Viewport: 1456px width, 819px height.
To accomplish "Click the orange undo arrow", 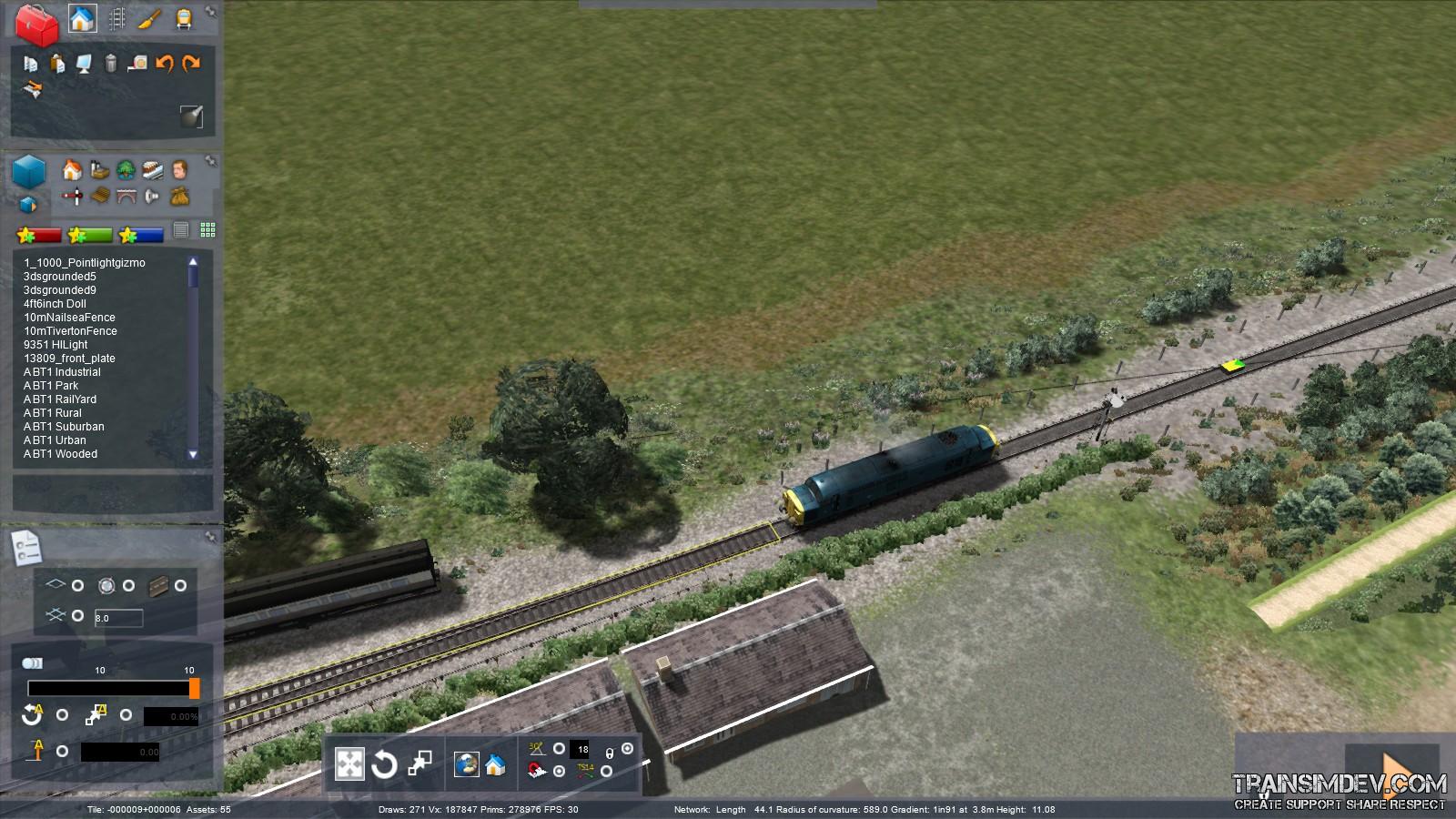I will click(165, 64).
